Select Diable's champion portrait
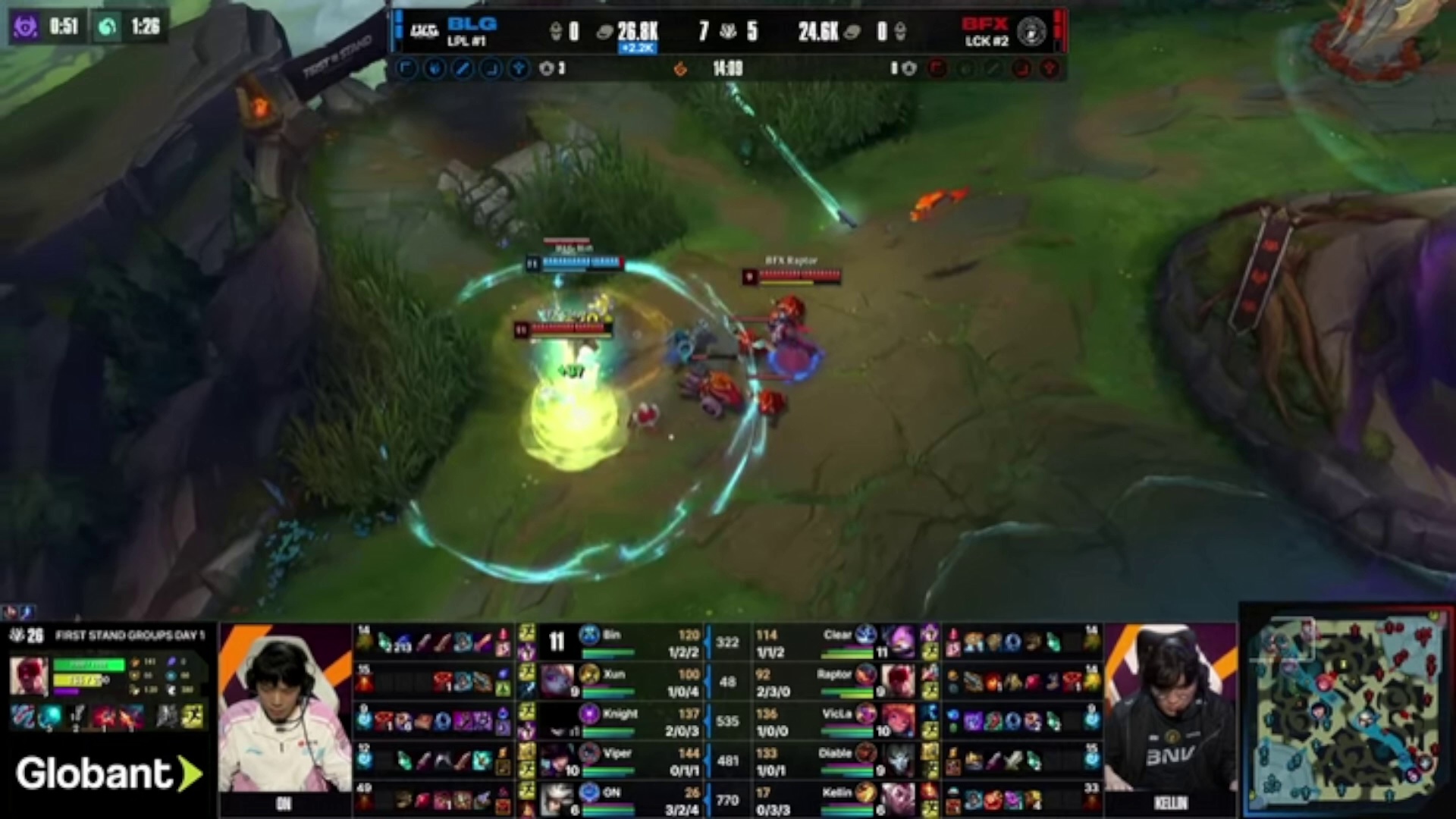1456x819 pixels. (x=899, y=759)
